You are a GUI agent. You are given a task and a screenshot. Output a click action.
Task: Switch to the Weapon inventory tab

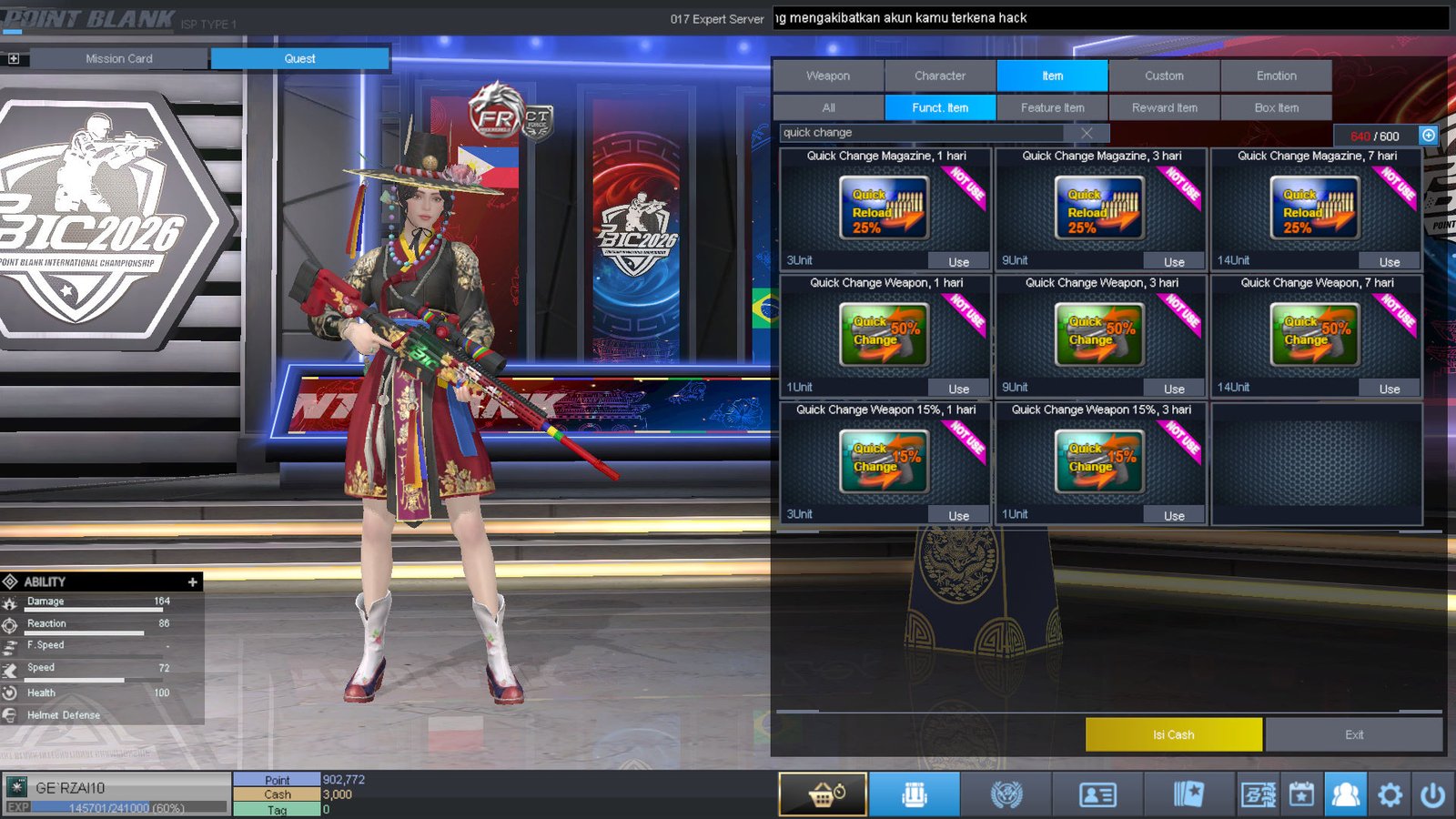(828, 76)
